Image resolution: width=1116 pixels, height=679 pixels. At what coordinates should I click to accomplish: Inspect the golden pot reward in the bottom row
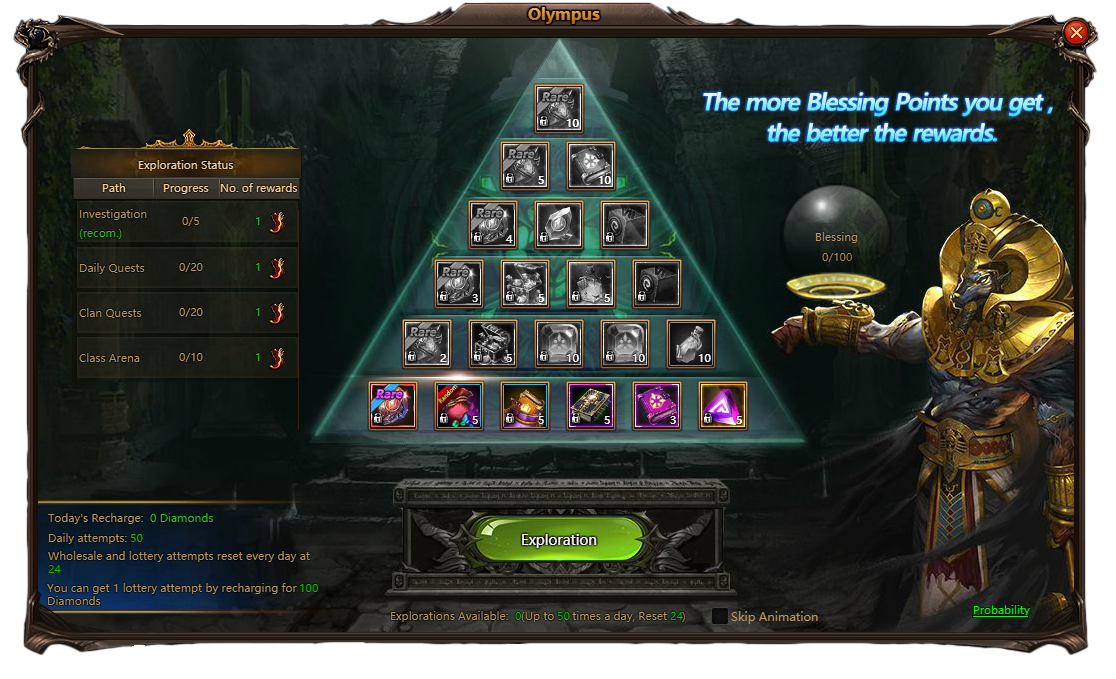525,405
